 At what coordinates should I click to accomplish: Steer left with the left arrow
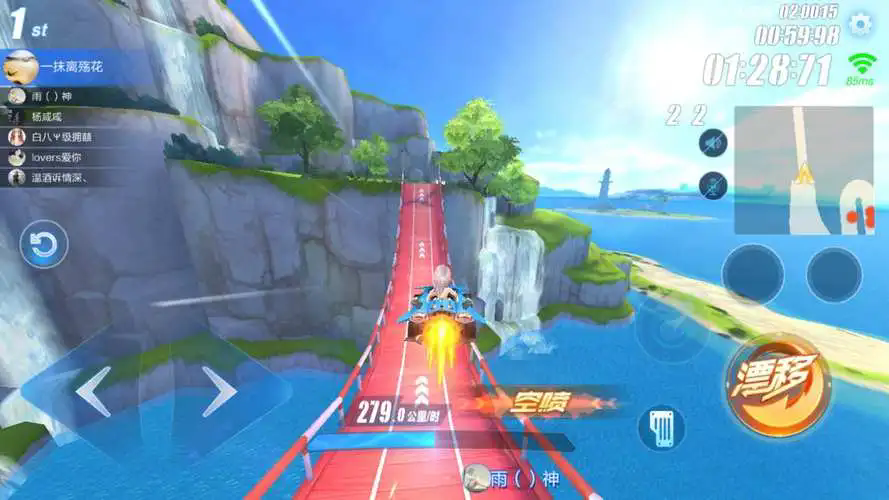[x=92, y=391]
